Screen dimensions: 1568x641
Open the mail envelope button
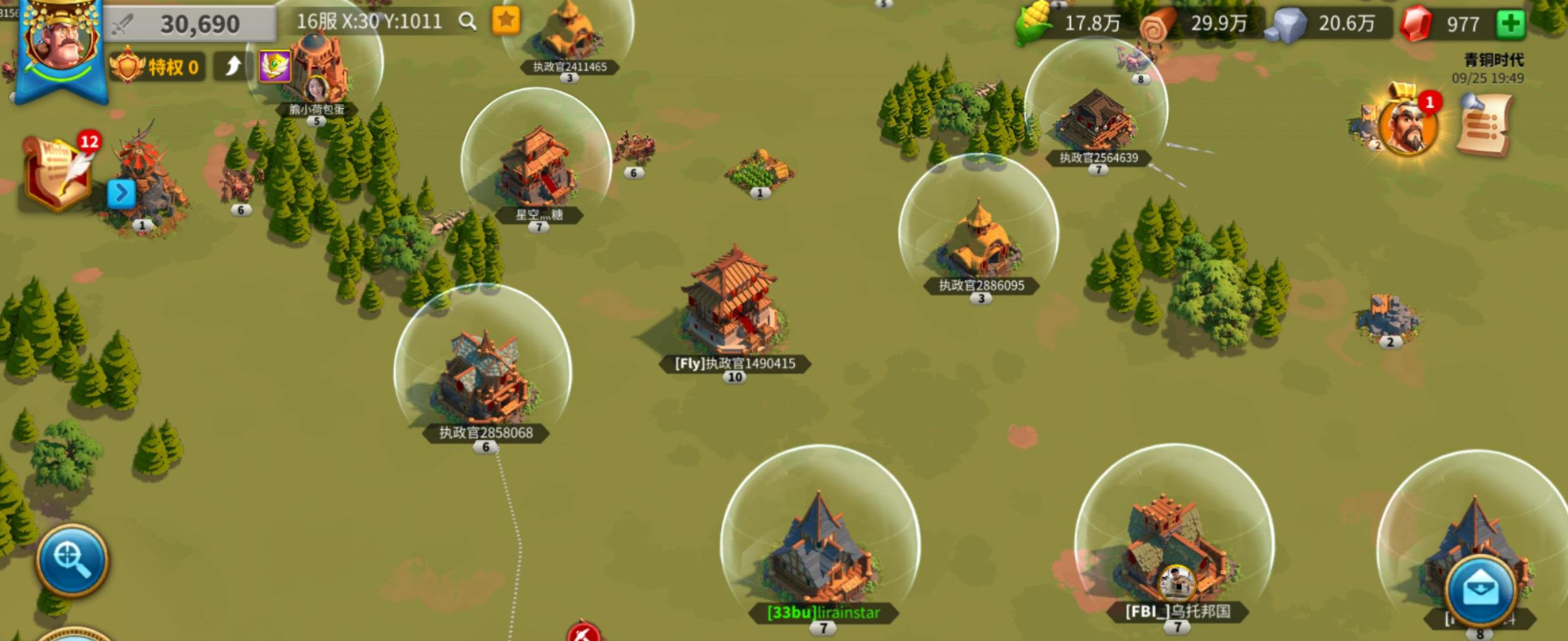click(x=1480, y=588)
